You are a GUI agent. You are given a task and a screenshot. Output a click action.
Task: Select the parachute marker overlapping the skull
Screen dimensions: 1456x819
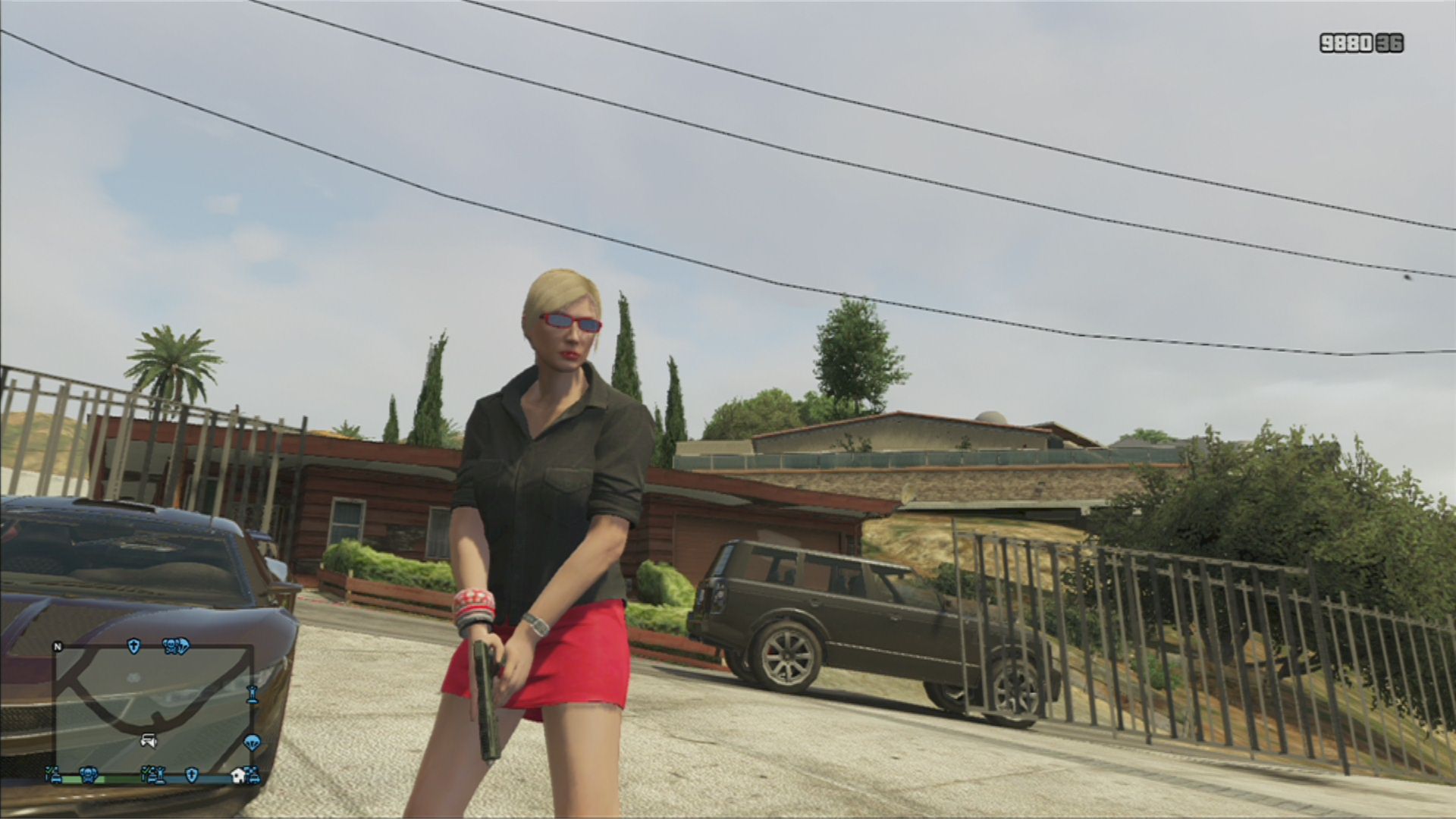tap(182, 646)
